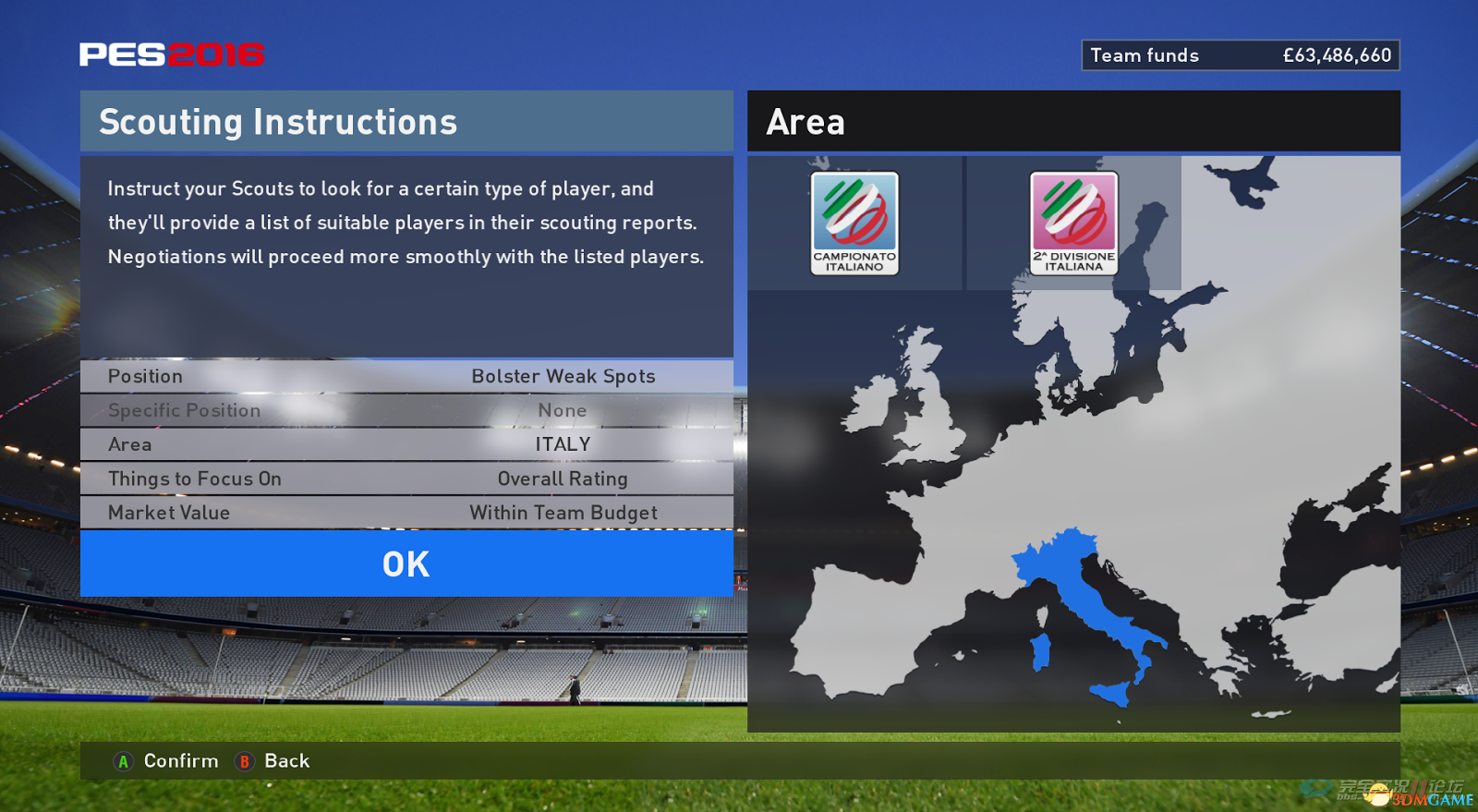Change the Market Value setting row
This screenshot has height=812, width=1478.
pyautogui.click(x=406, y=513)
